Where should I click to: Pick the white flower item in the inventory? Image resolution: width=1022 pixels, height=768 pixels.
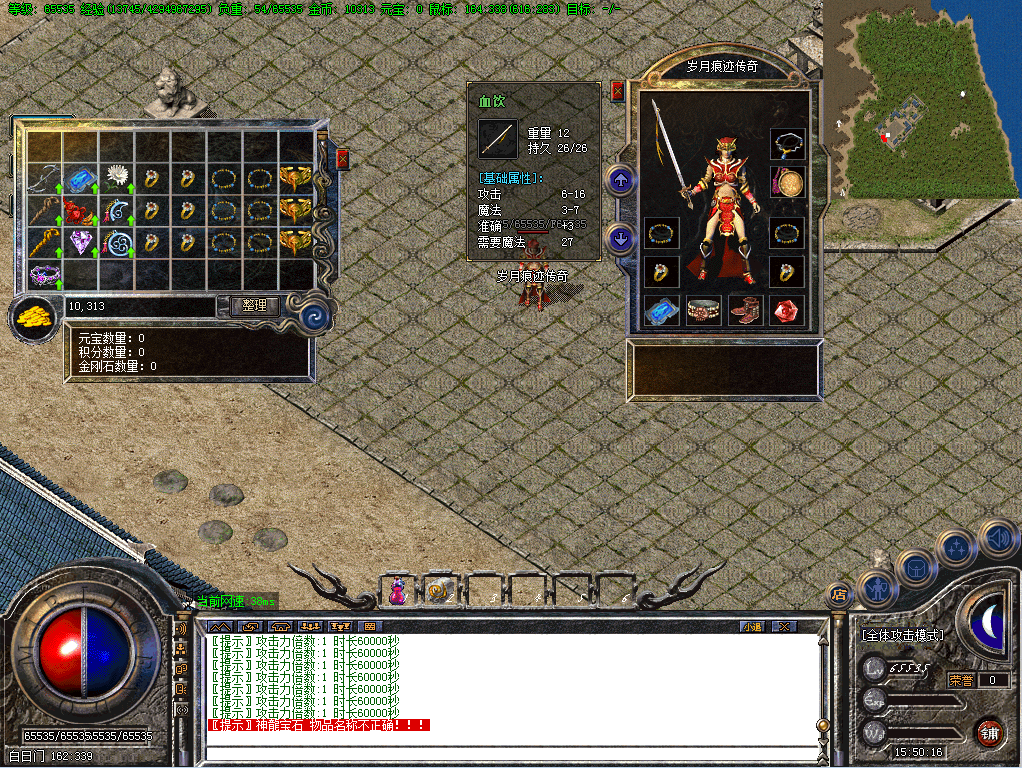pyautogui.click(x=115, y=179)
